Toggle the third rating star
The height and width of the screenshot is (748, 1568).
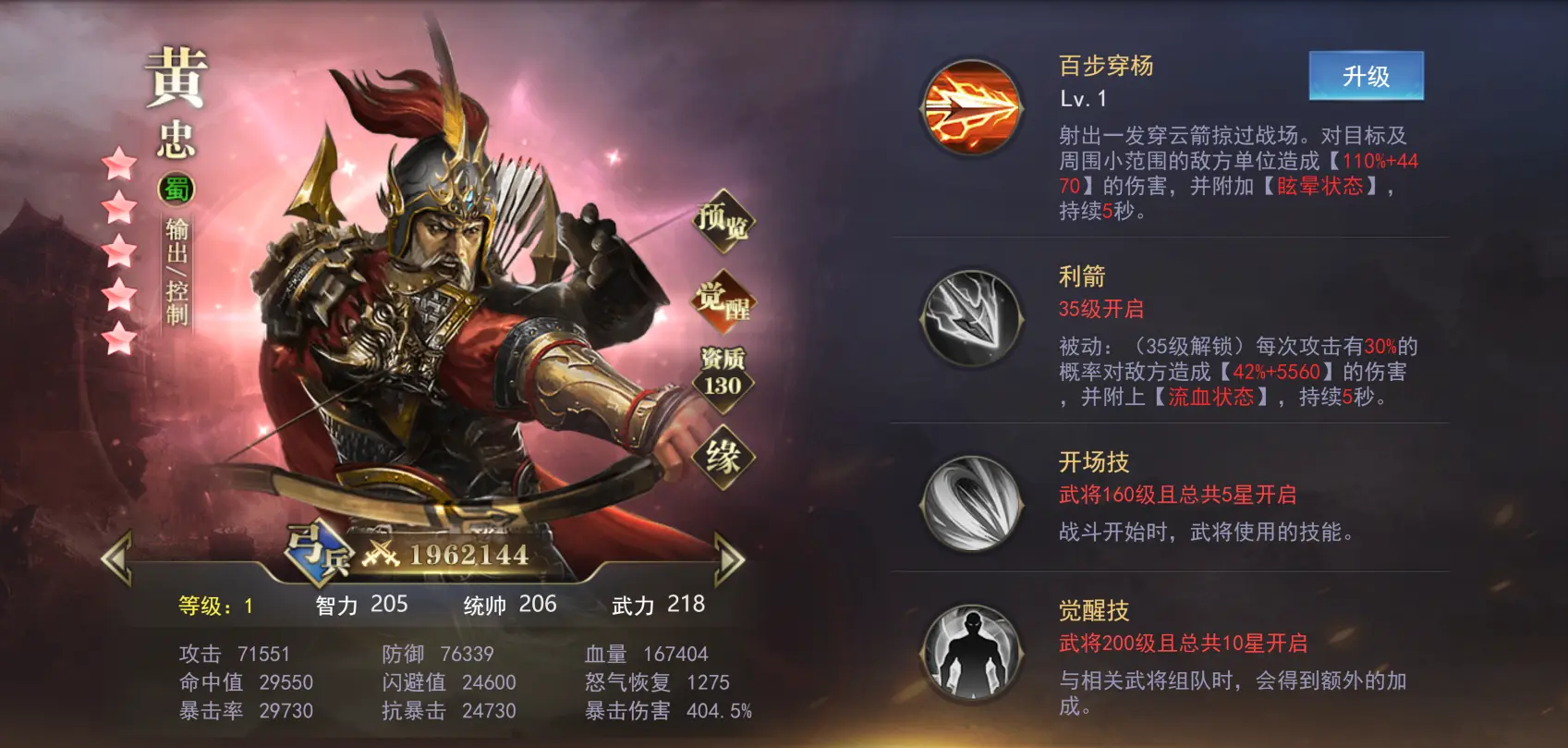(118, 249)
